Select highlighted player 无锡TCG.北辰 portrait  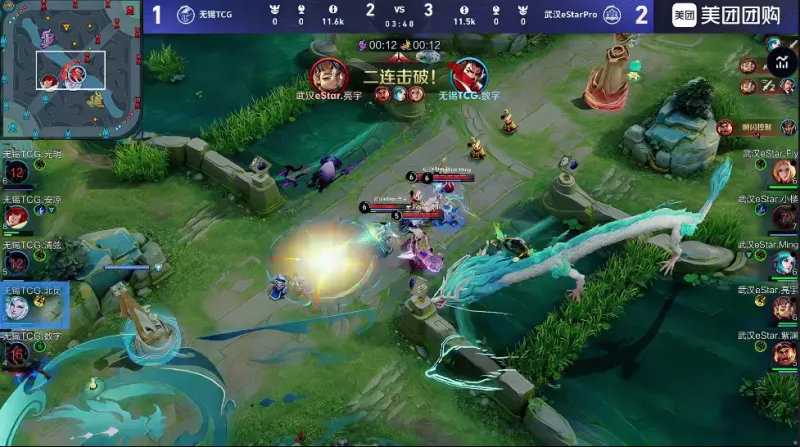16,308
